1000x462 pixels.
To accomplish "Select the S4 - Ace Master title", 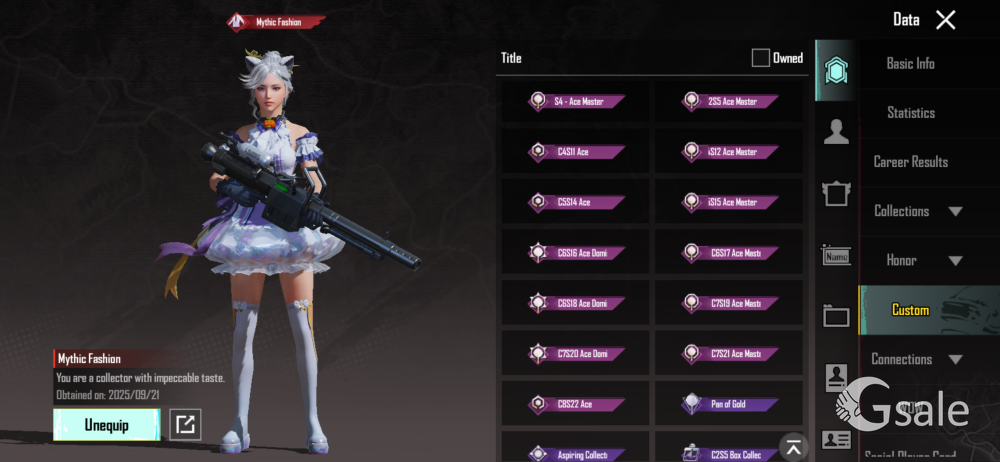I will pos(576,101).
